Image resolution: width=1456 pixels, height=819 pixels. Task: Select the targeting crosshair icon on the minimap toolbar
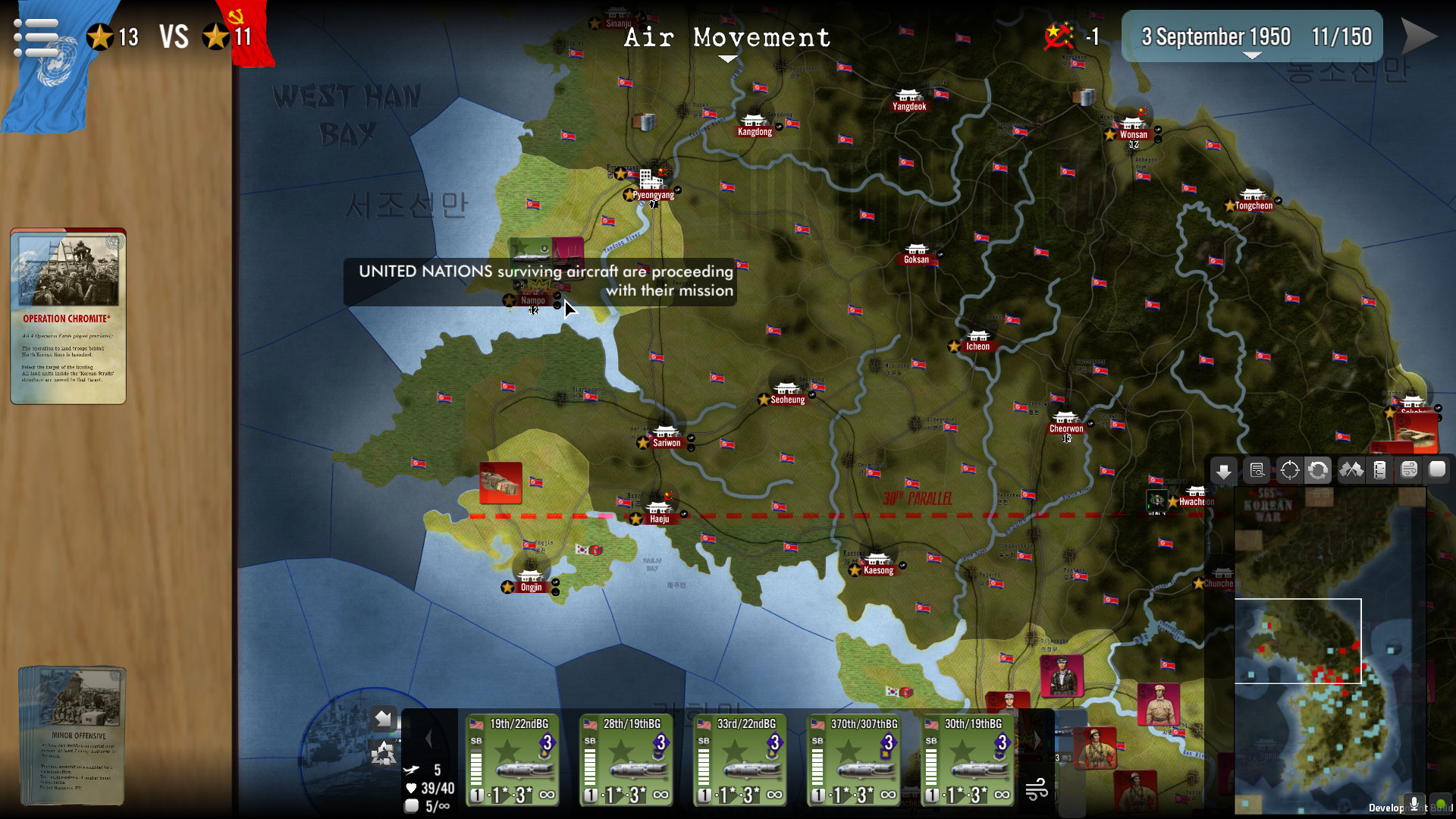click(x=1288, y=470)
